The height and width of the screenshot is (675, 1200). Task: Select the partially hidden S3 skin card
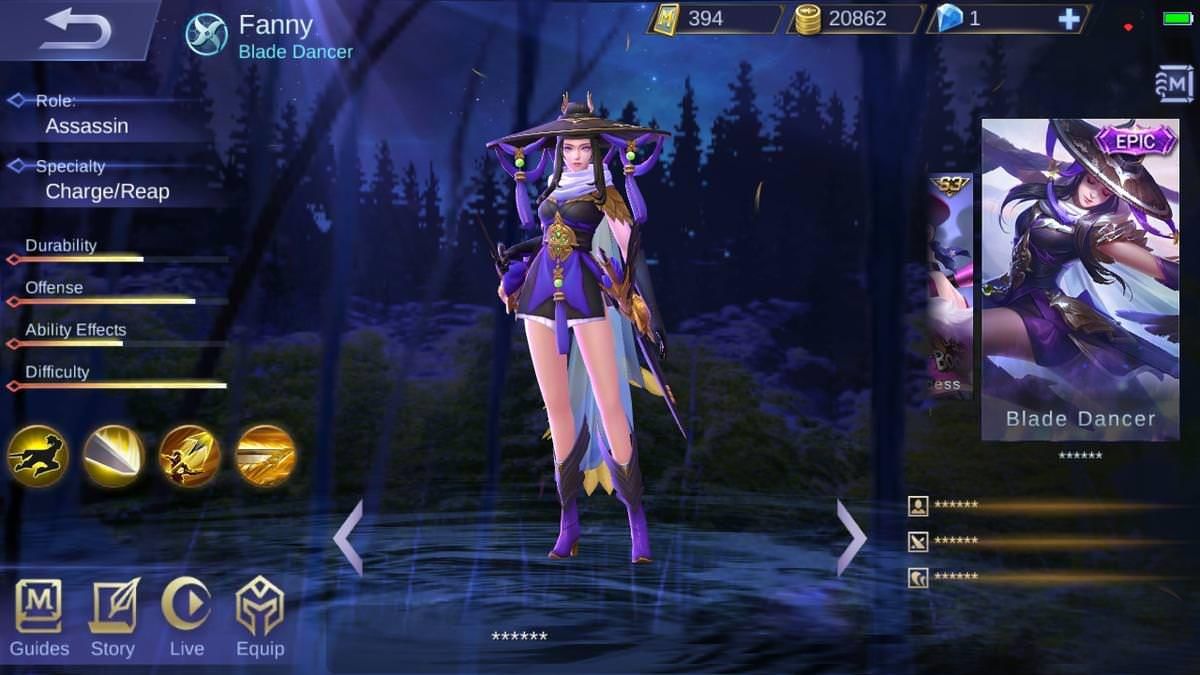(x=950, y=287)
